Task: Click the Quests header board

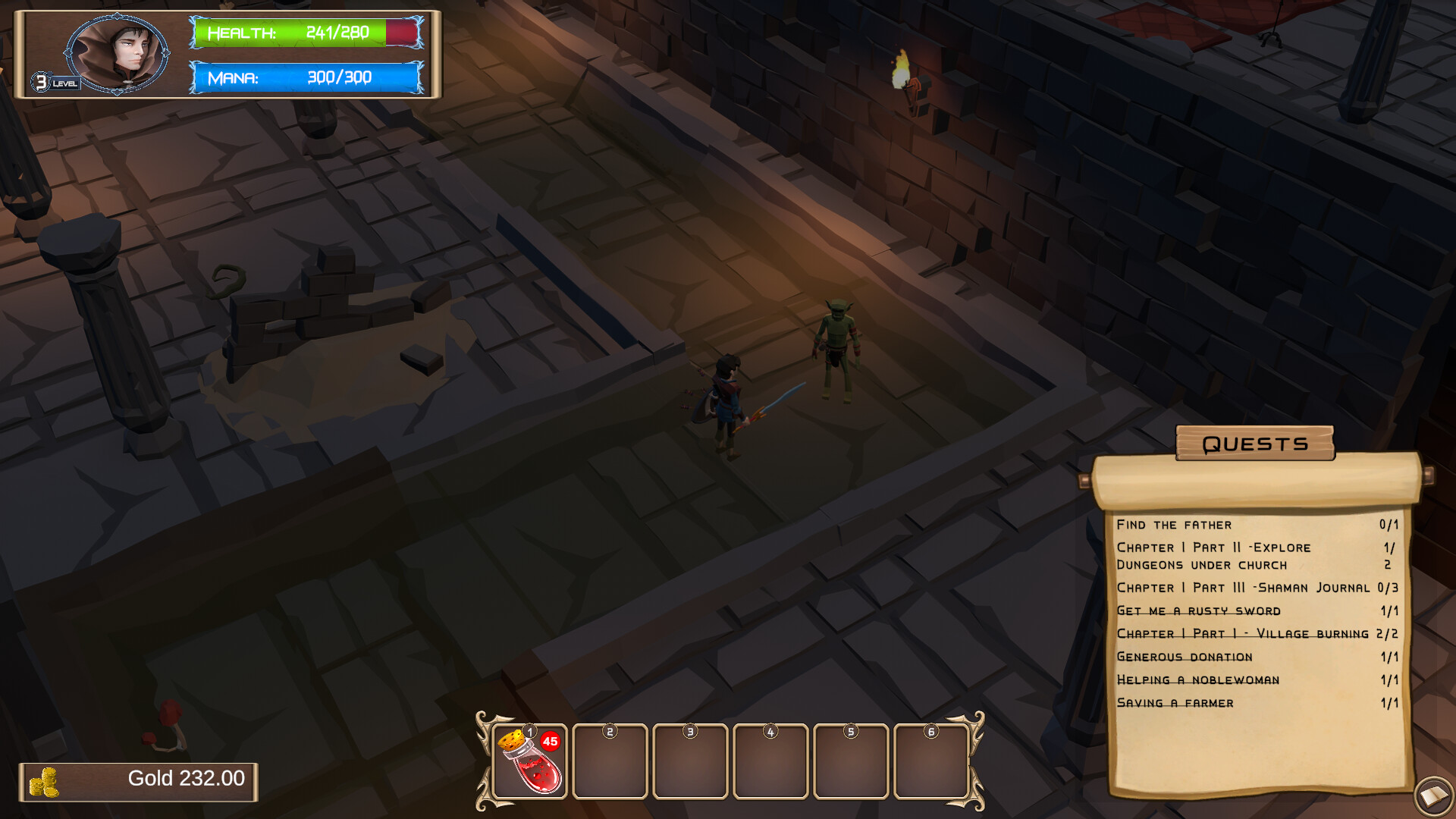Action: pyautogui.click(x=1254, y=444)
